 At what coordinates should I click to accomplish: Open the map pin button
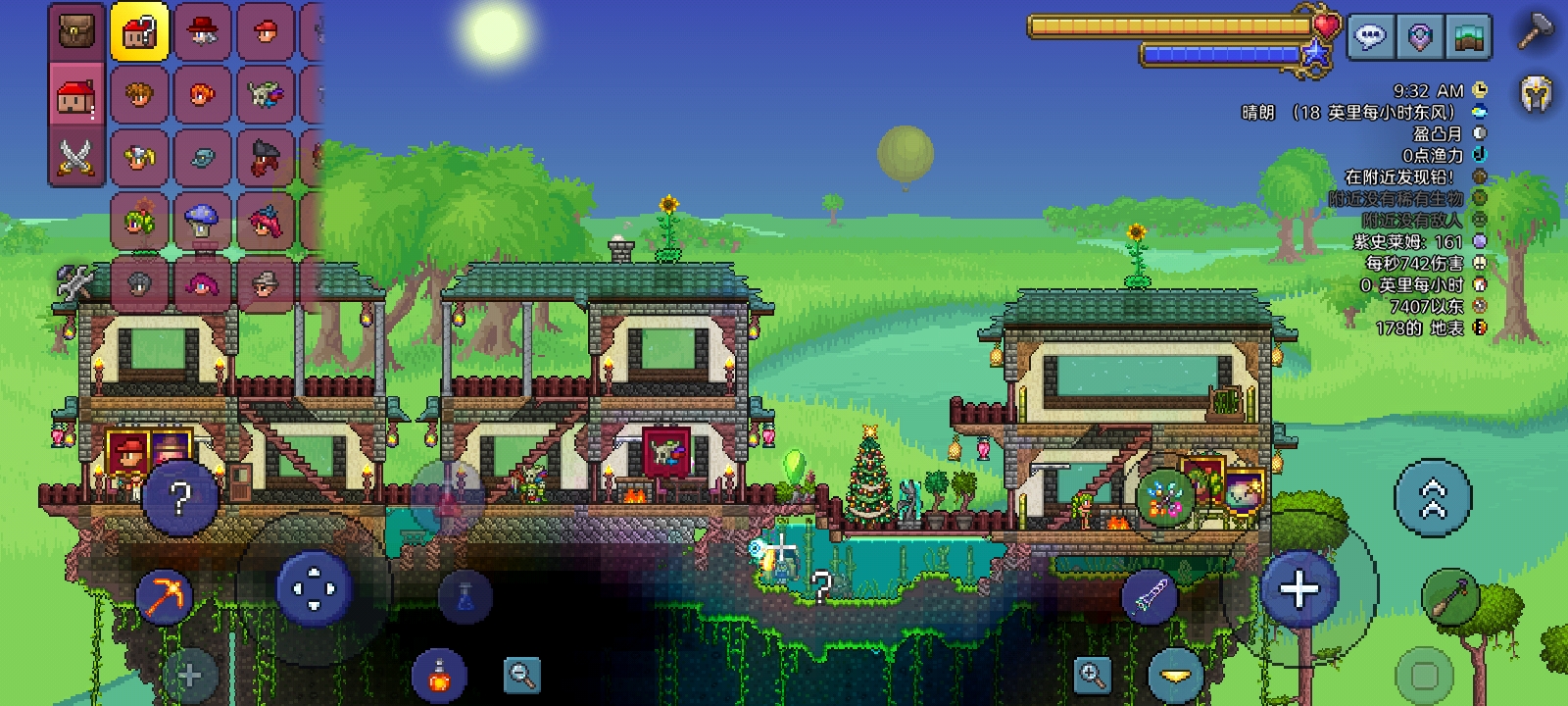(1419, 38)
